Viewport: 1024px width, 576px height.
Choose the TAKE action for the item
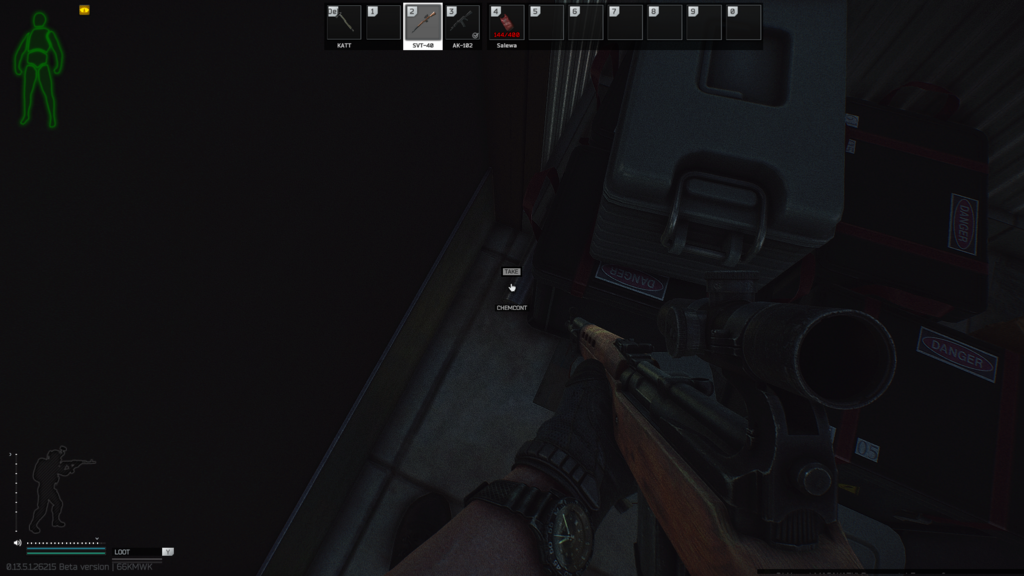click(x=511, y=272)
